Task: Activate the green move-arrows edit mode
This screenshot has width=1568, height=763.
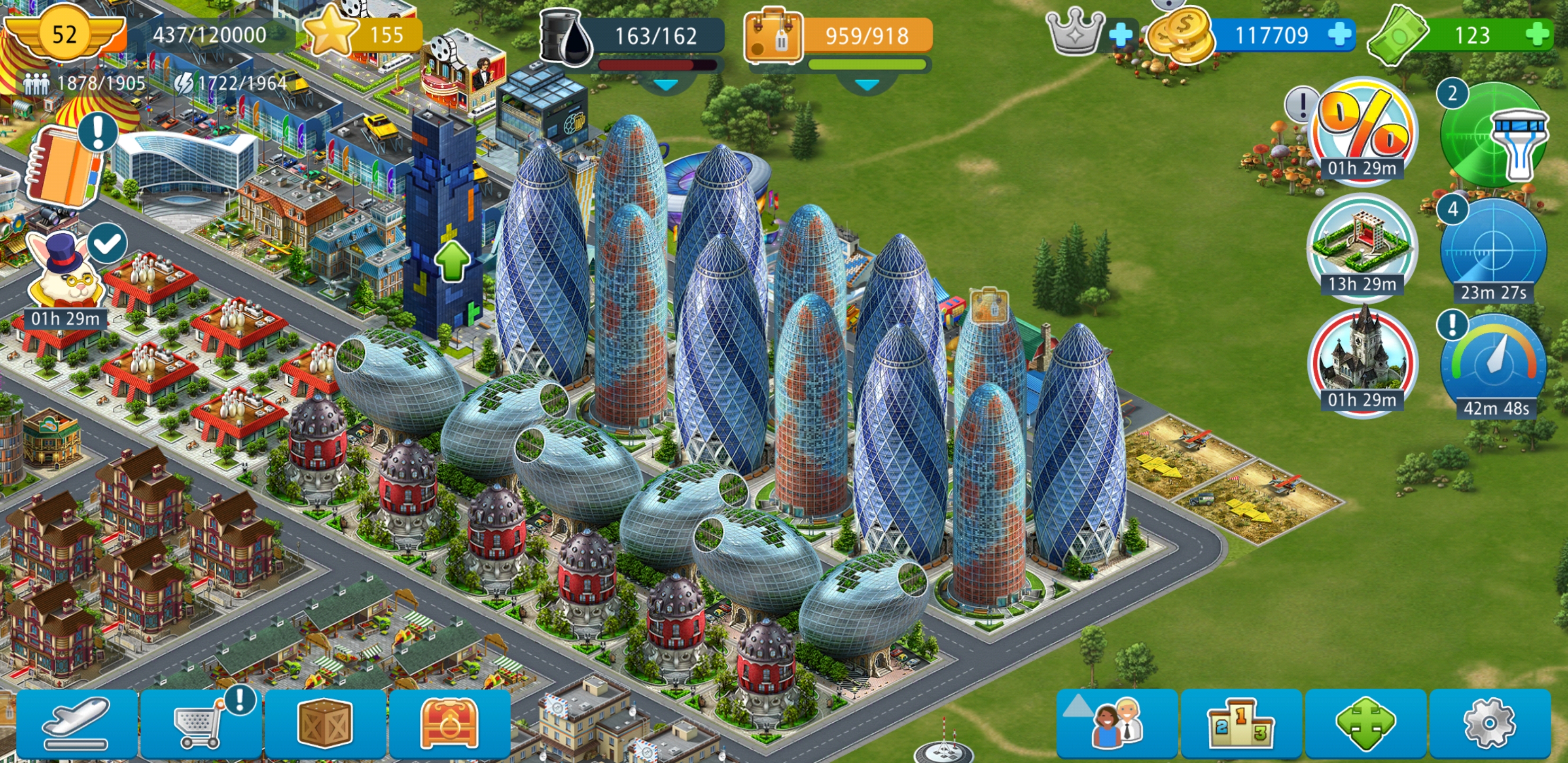Action: pos(1365,723)
